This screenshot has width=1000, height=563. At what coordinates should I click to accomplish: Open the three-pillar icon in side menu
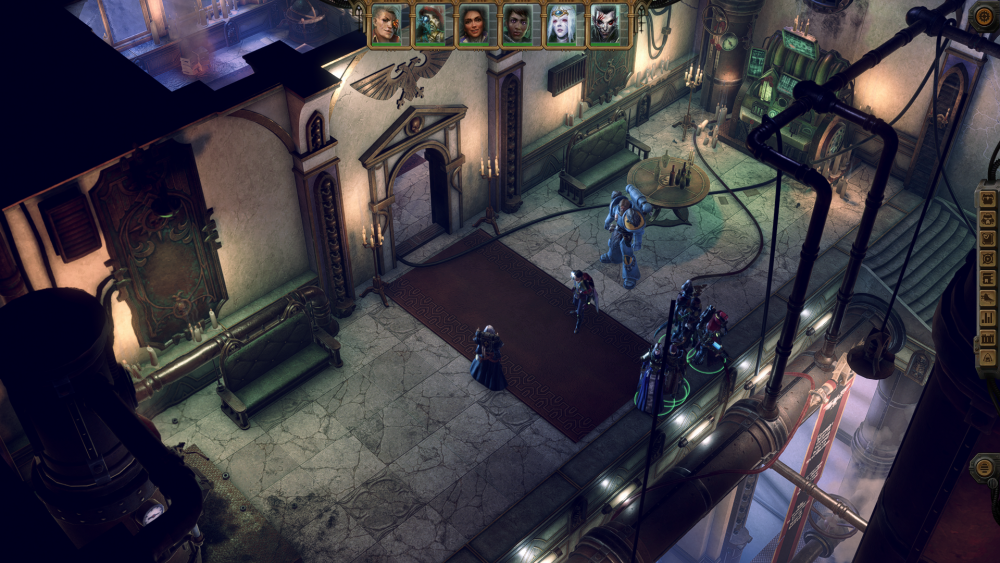[987, 338]
